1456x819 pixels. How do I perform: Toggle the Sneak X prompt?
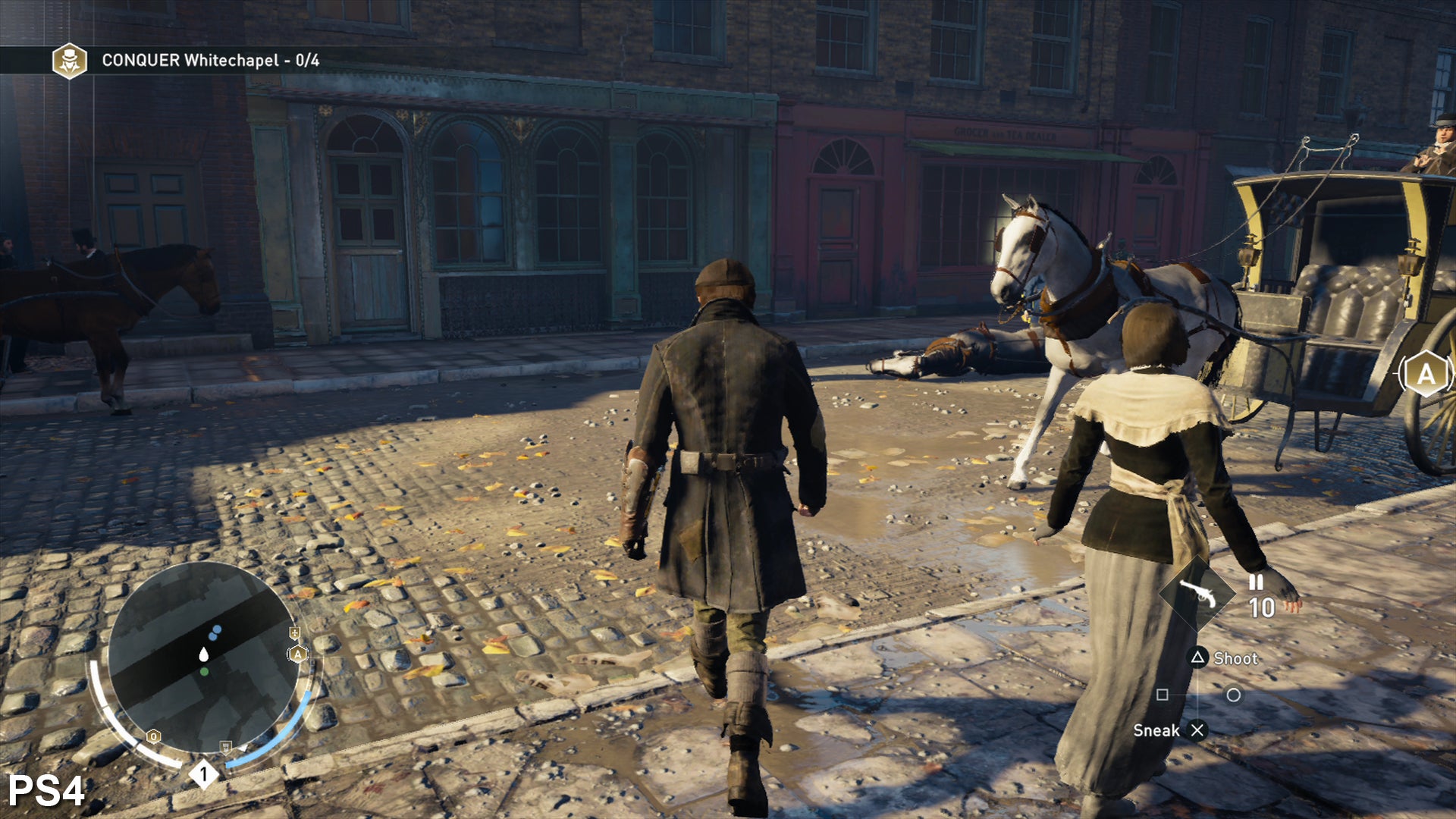pyautogui.click(x=1197, y=729)
